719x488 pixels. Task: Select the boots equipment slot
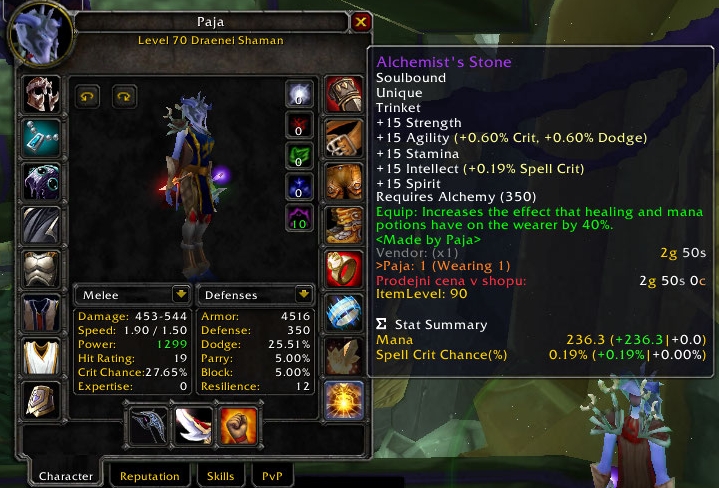(344, 225)
